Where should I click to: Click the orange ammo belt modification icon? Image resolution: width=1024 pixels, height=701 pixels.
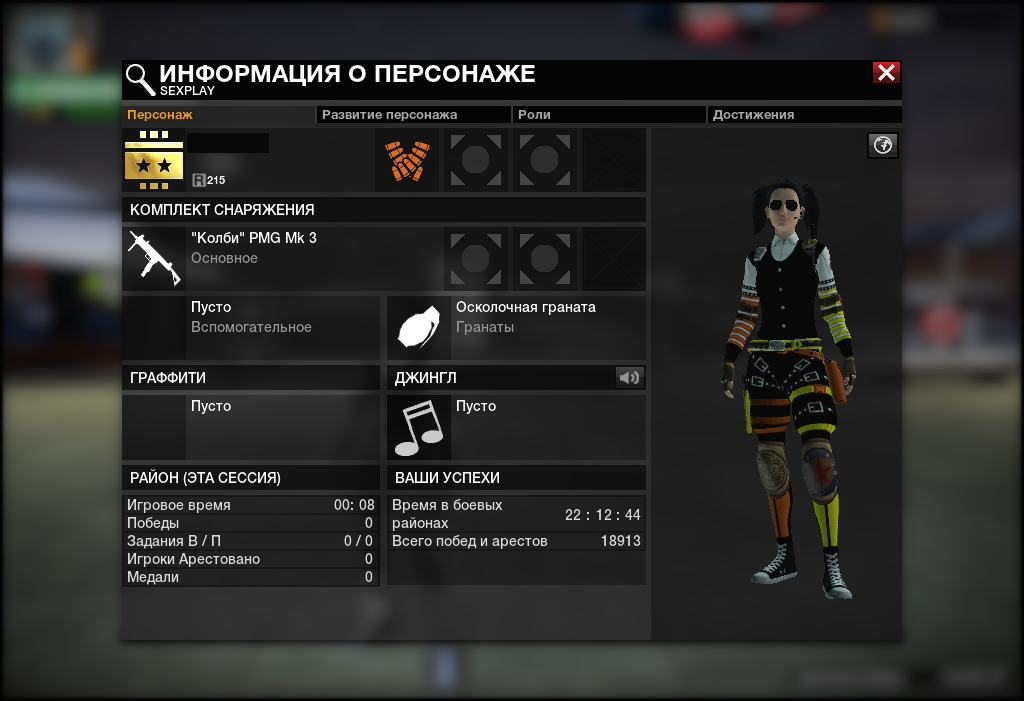[x=407, y=160]
